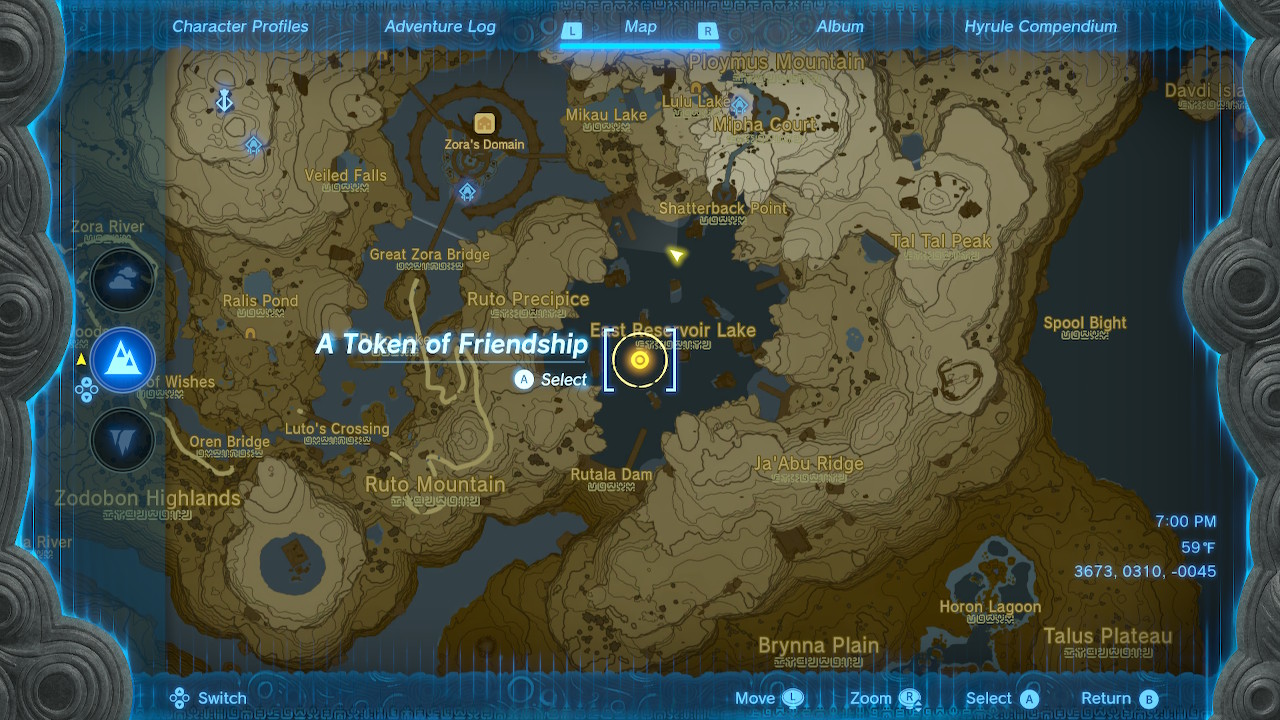This screenshot has width=1280, height=720.
Task: Select the glowing quest marker on East Reservoir Lake
Action: (640, 360)
